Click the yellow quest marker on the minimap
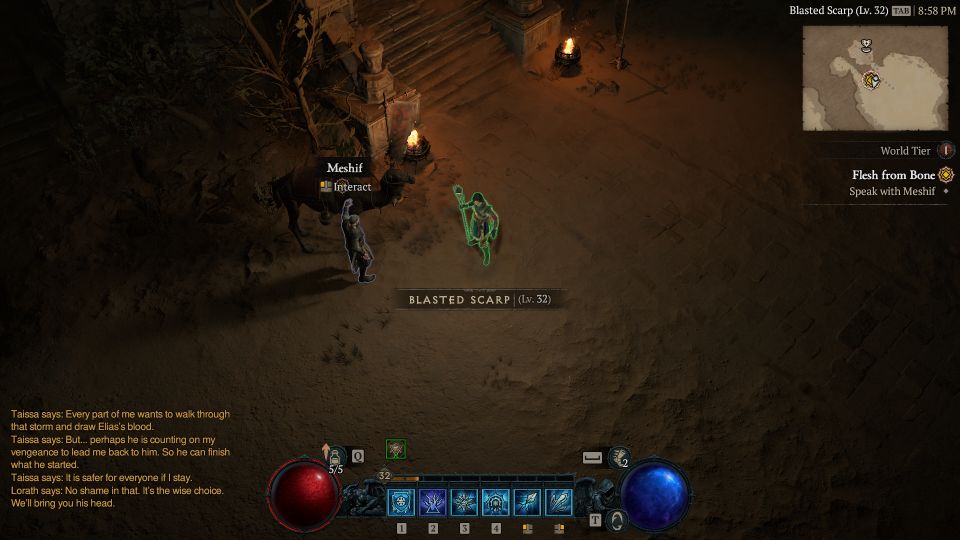The height and width of the screenshot is (540, 960). (x=872, y=80)
